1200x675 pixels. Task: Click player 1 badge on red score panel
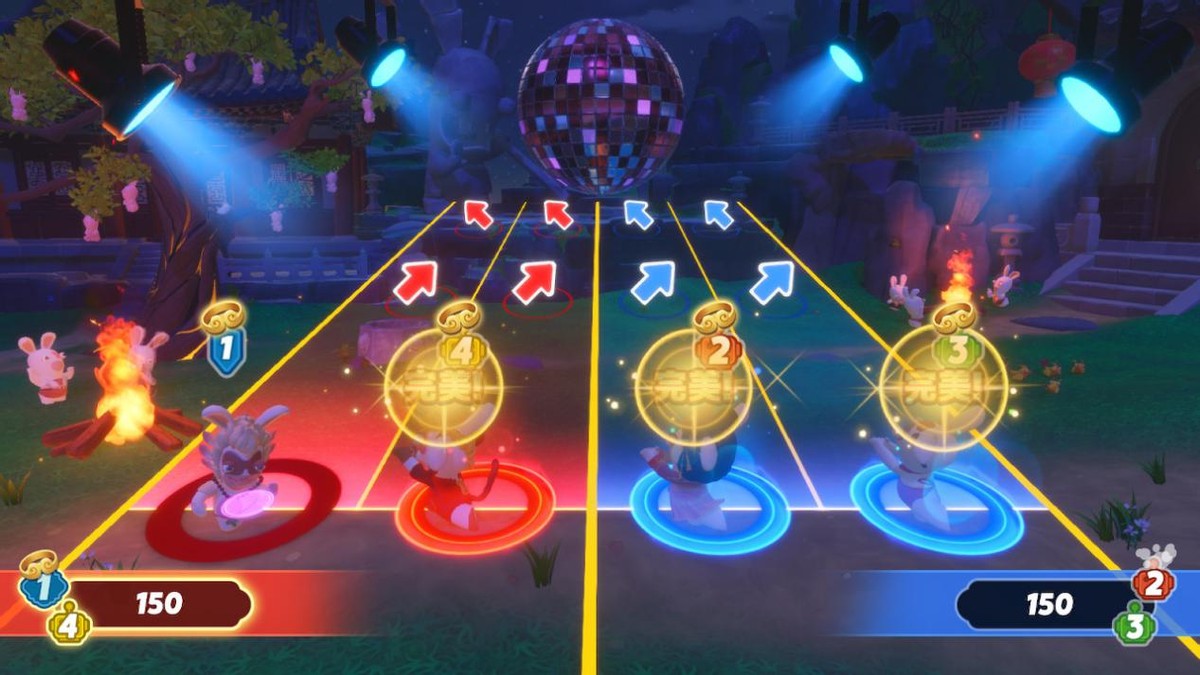(x=42, y=588)
